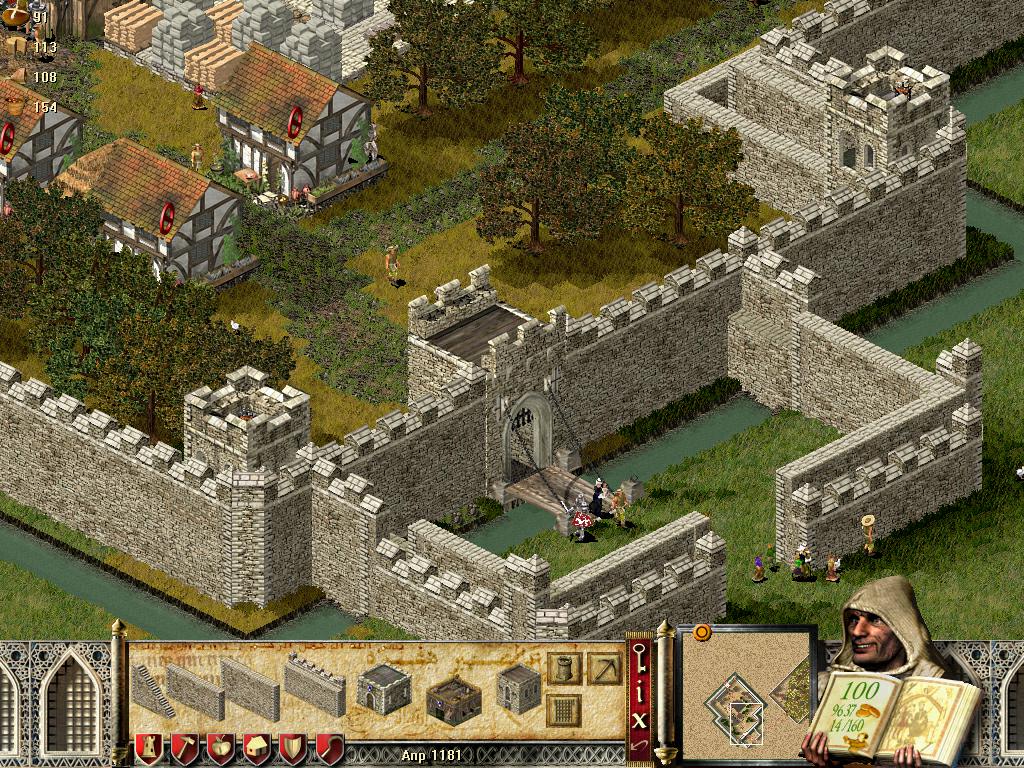The width and height of the screenshot is (1024, 768).
Task: Pick the small grey stone building
Action: pyautogui.click(x=519, y=689)
